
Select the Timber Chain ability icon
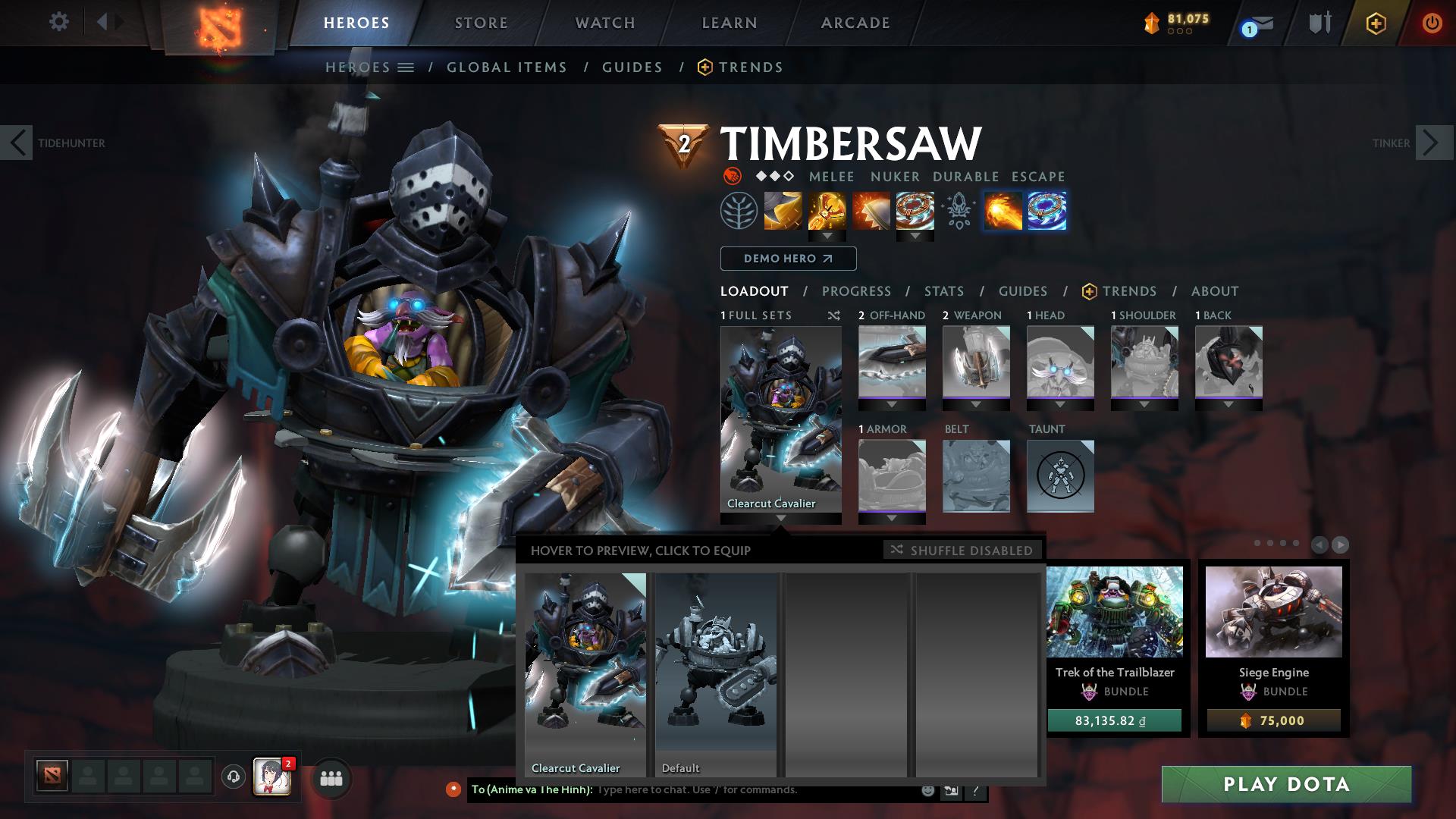coord(827,212)
